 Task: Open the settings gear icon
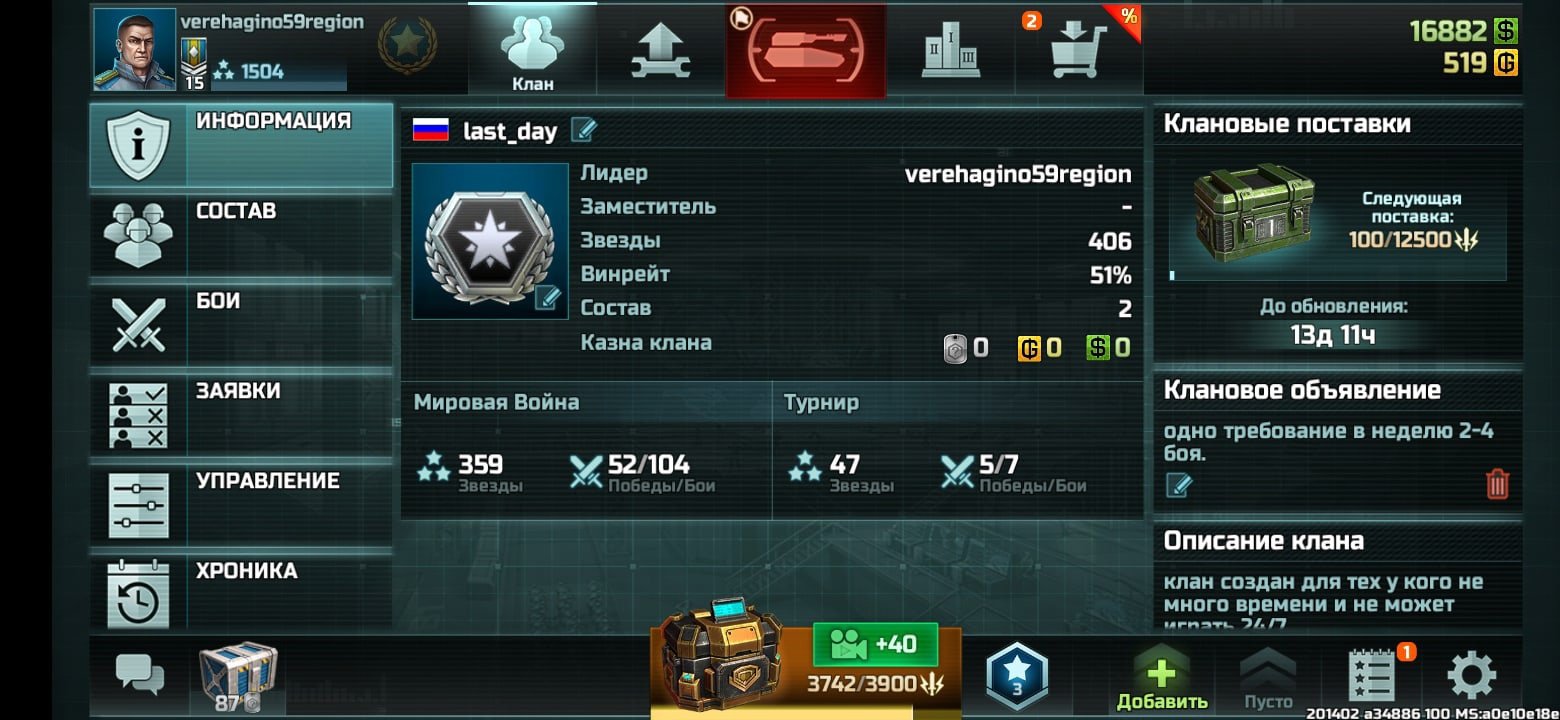click(x=1471, y=676)
